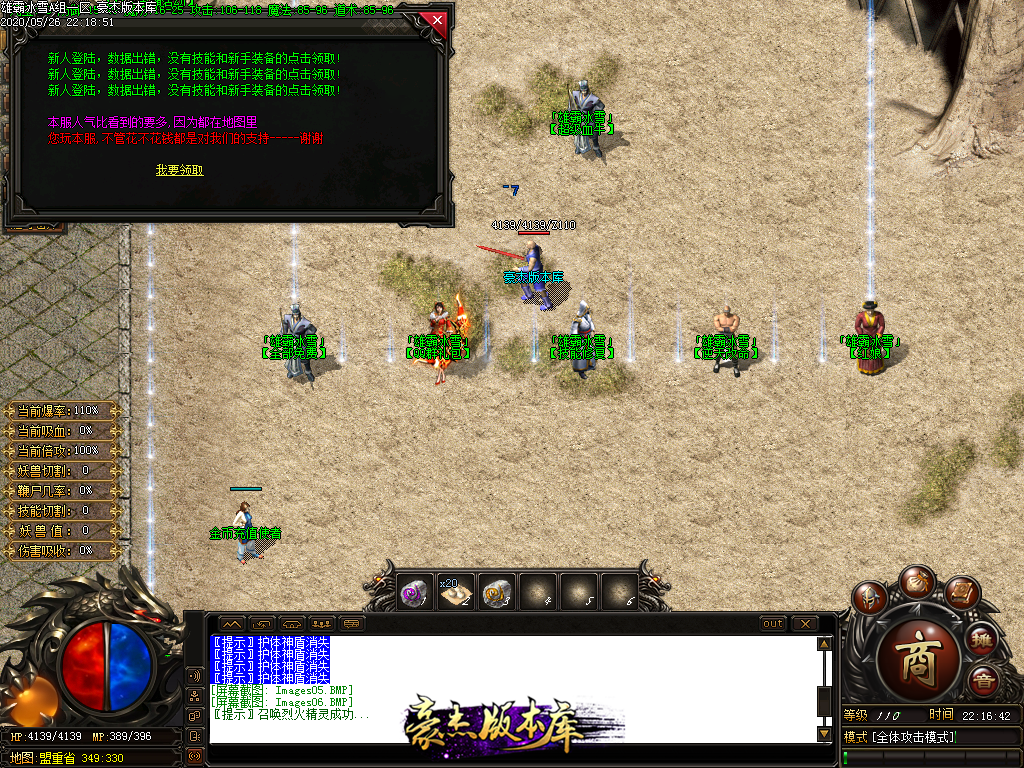Screen dimensions: 1024x768
Task: Click the 摊 stall round button
Action: pyautogui.click(x=983, y=639)
